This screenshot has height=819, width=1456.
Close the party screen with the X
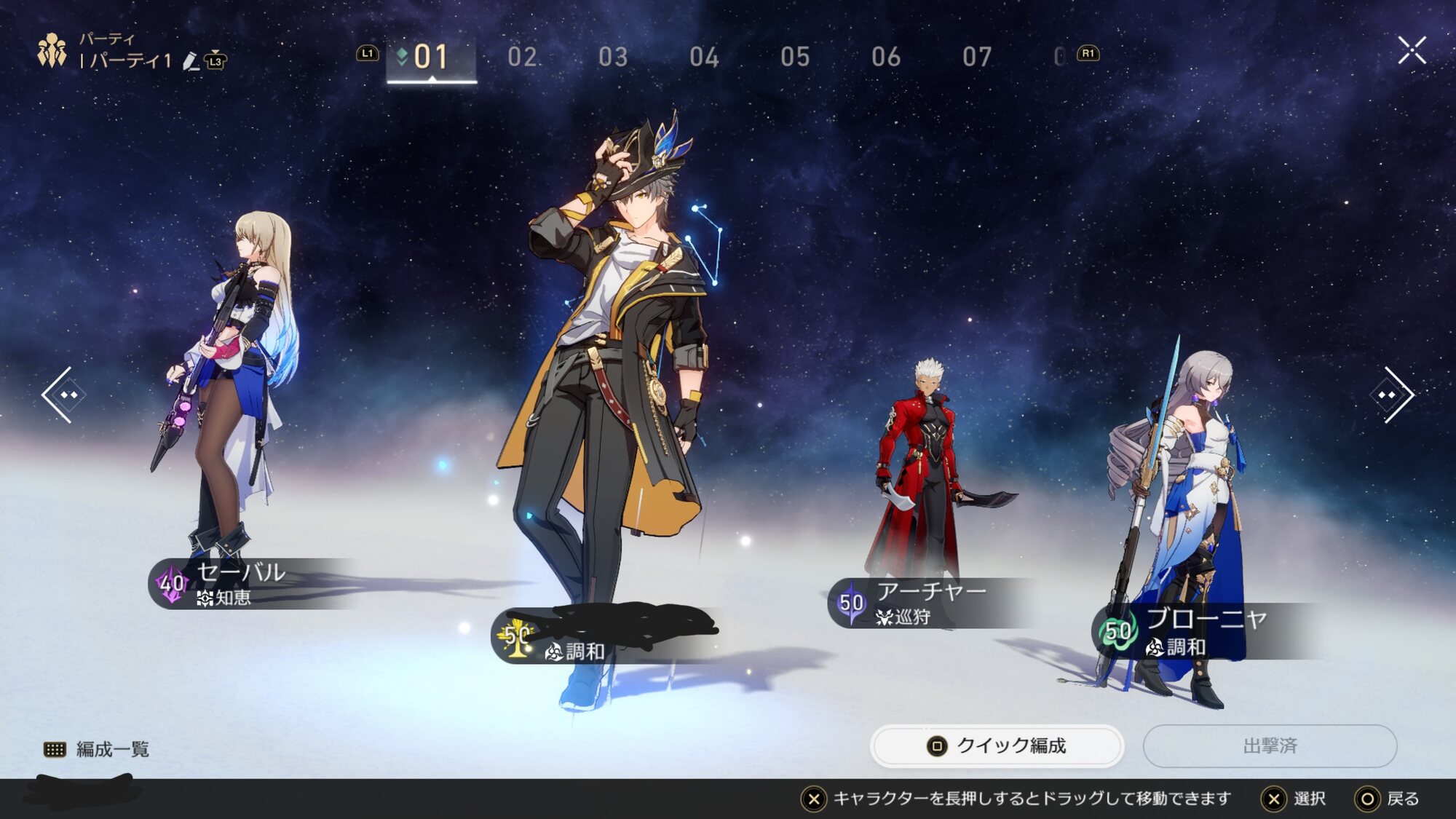pyautogui.click(x=1412, y=50)
